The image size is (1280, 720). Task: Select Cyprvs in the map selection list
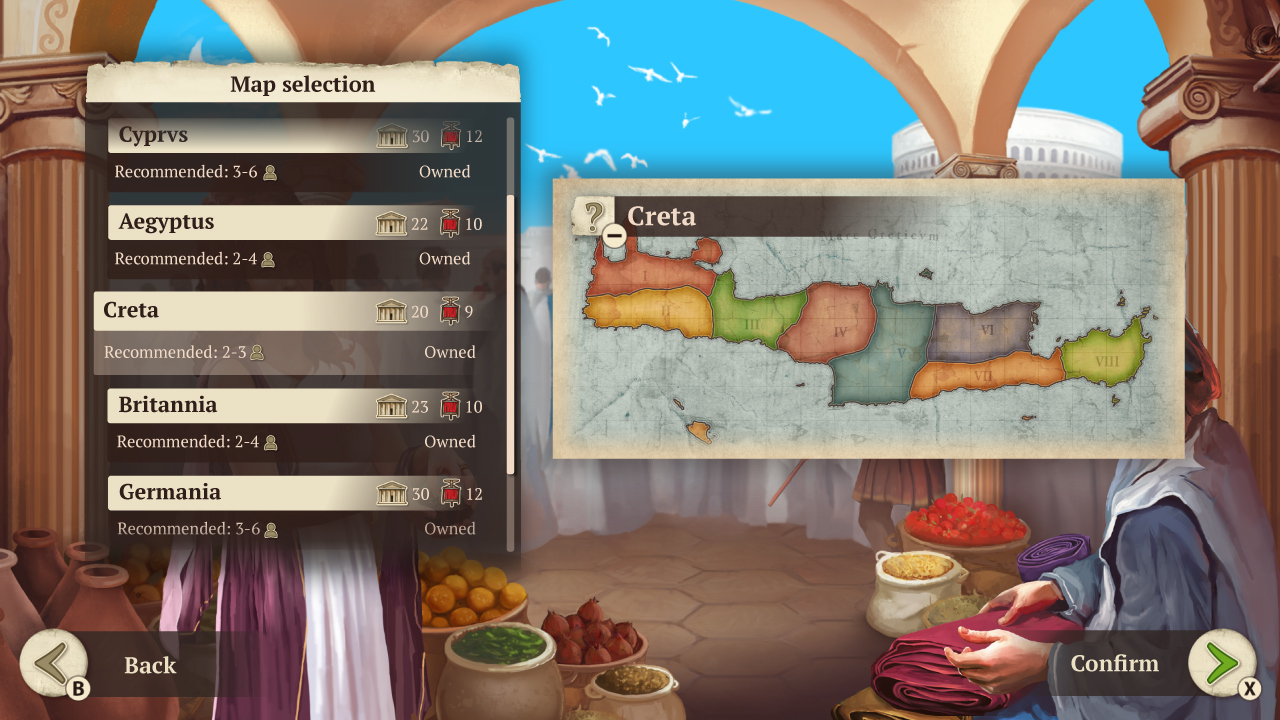tap(250, 134)
